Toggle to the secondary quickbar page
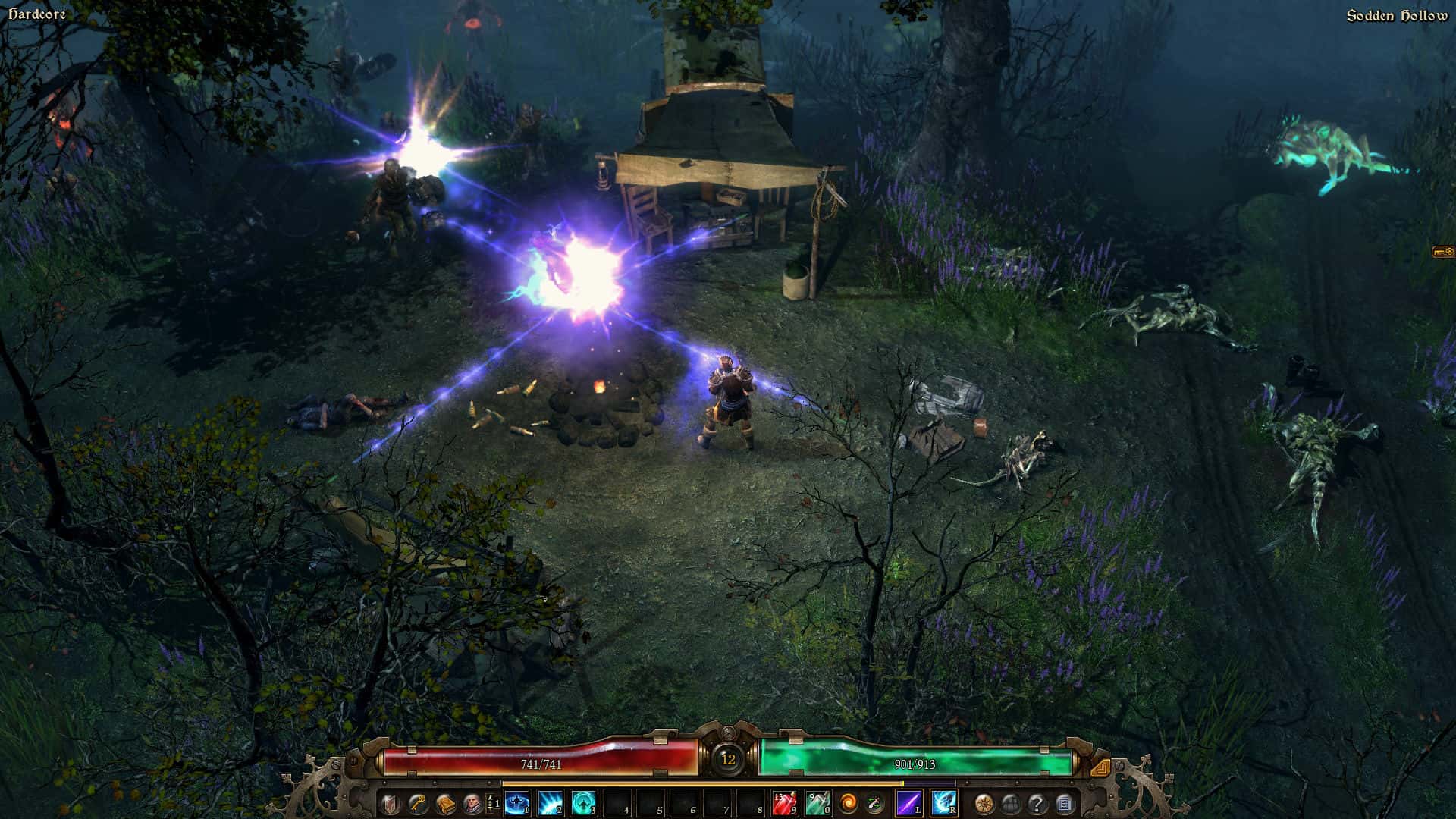This screenshot has width=1456, height=819. pos(491,802)
